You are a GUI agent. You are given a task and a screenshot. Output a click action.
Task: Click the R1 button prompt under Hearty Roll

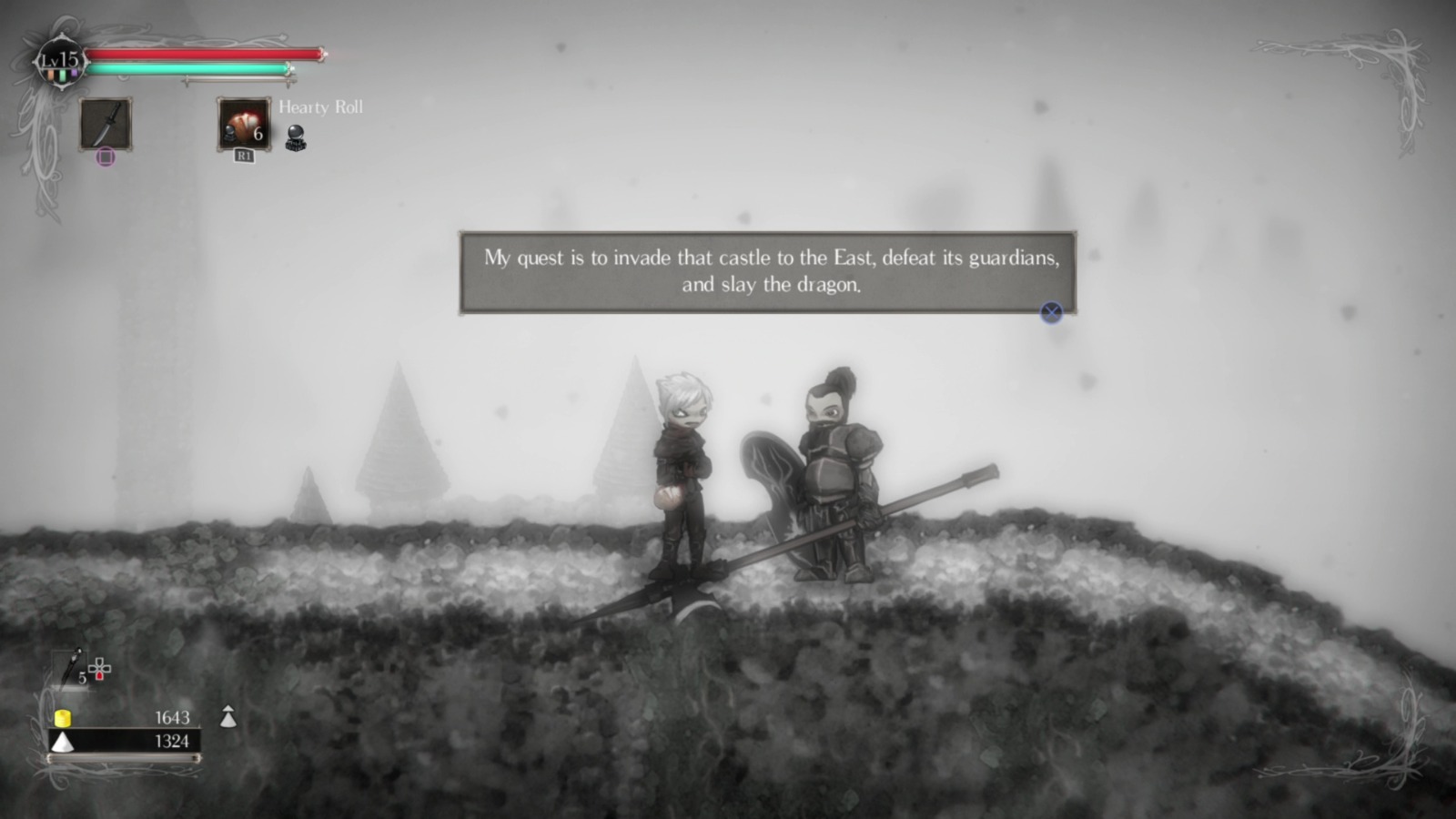tap(244, 156)
